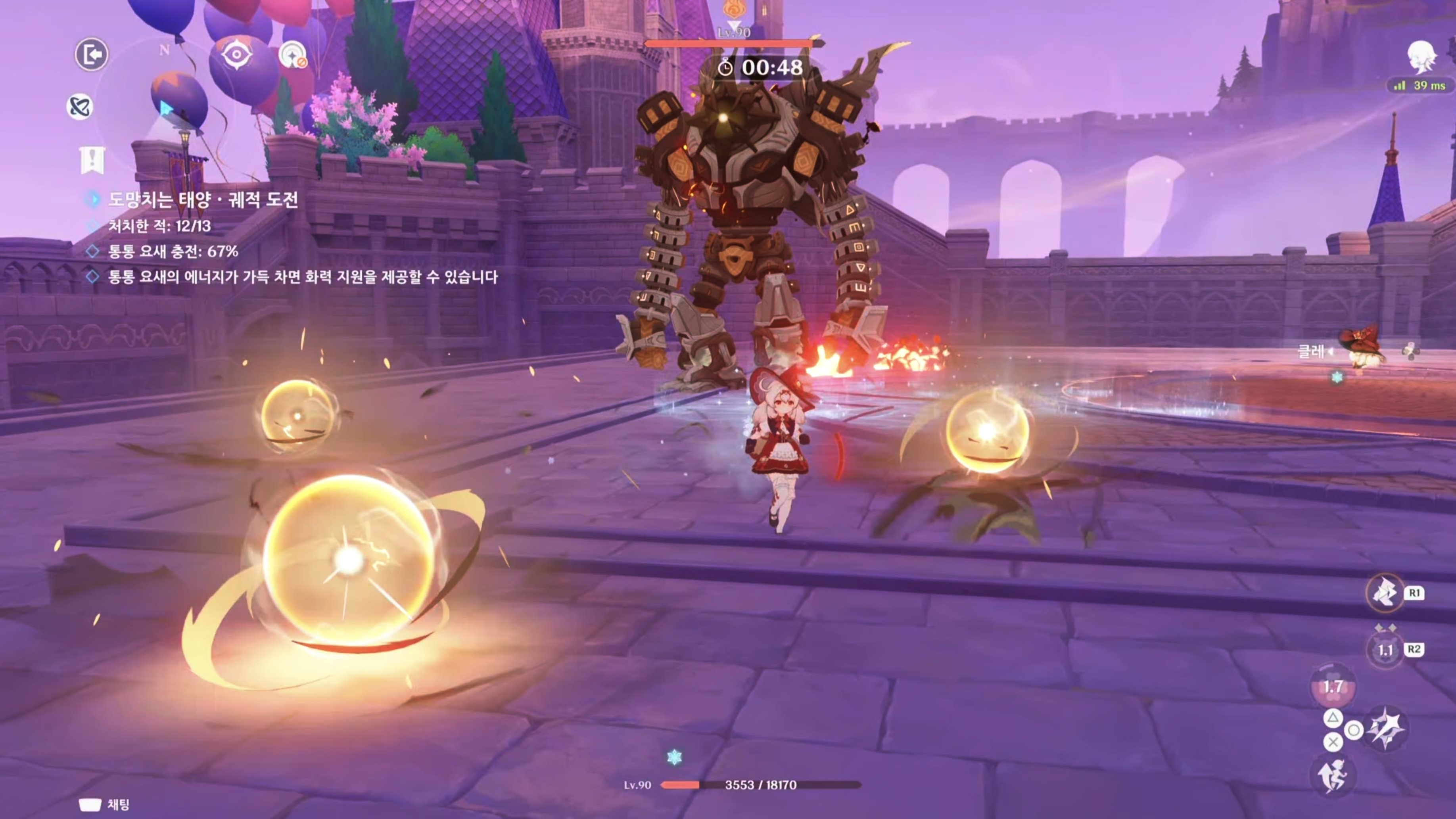
Task: Activate the Elemental Burst star icon
Action: (x=1385, y=729)
